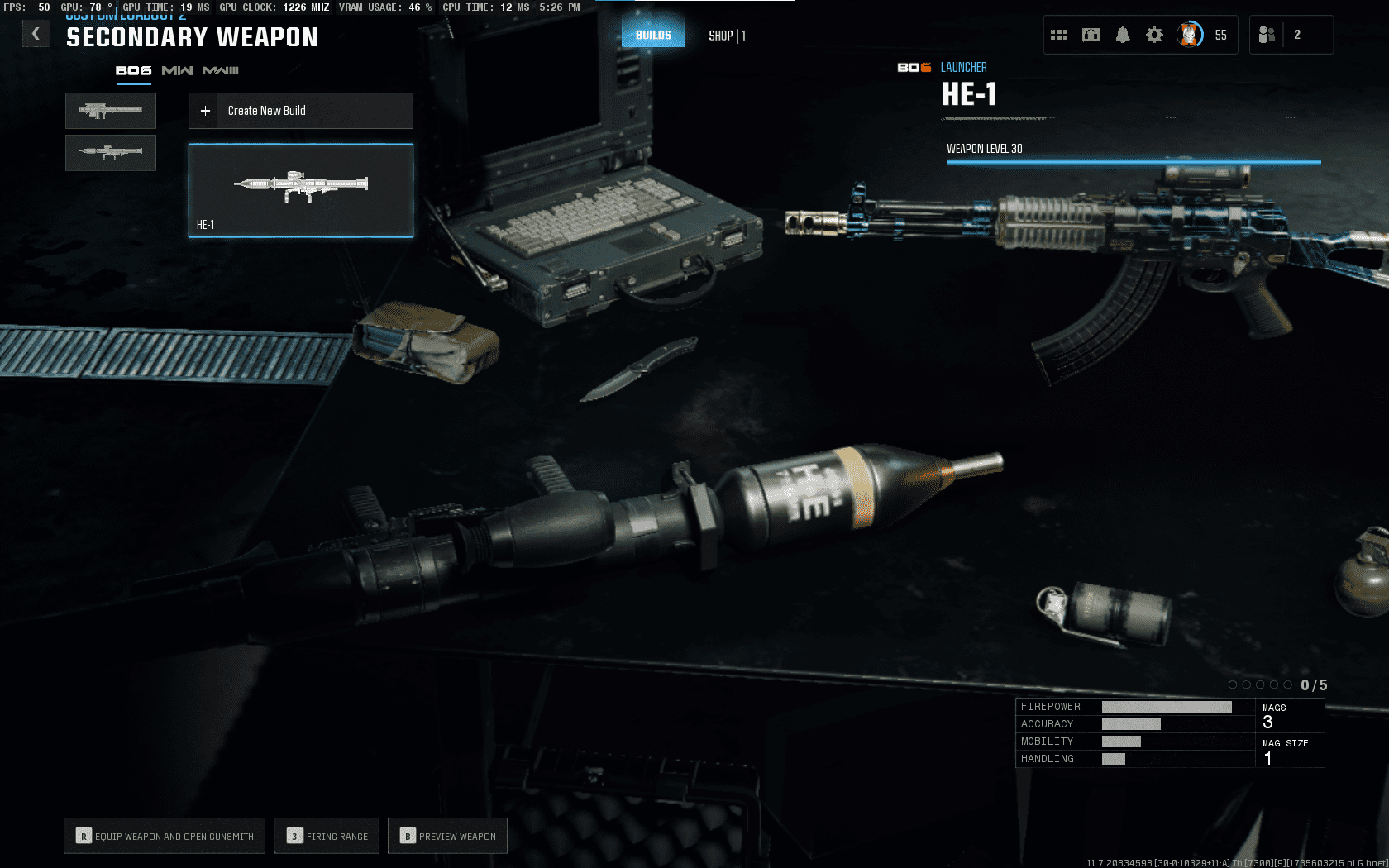Open the player profile avatar
Image resolution: width=1389 pixels, height=868 pixels.
1190,35
